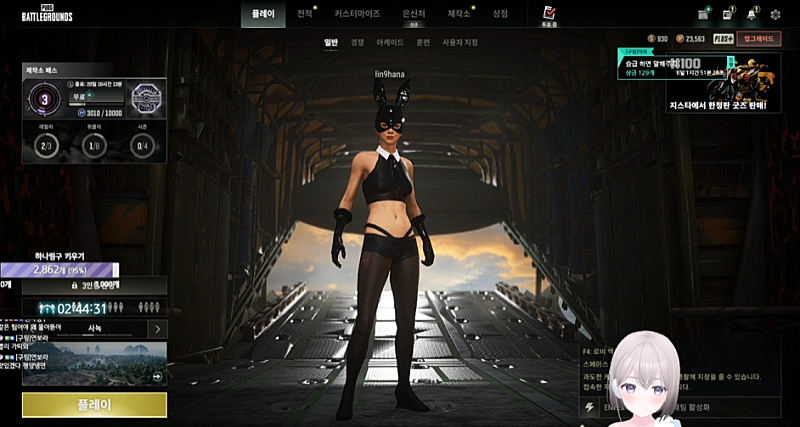800x427 pixels.
Task: Choose the 아케이드 arcade mode
Action: click(x=390, y=42)
